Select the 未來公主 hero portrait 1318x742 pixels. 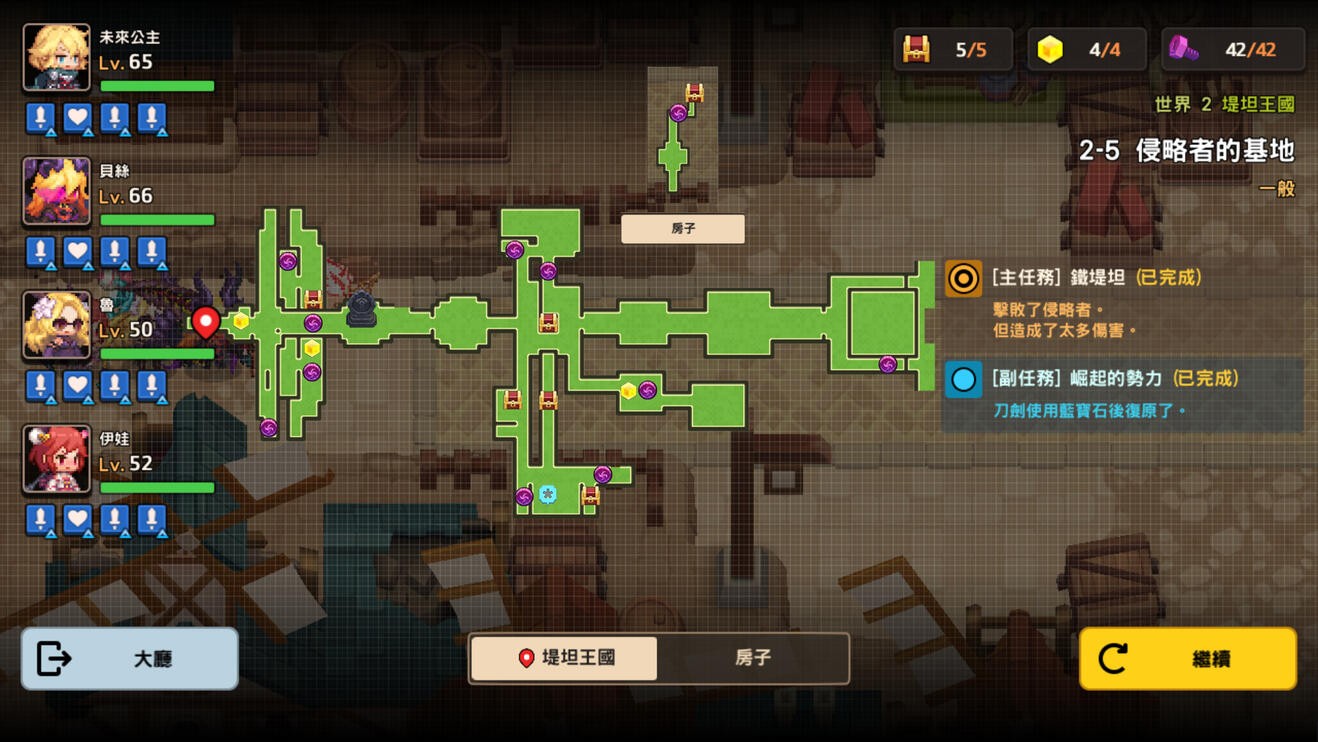pos(57,58)
